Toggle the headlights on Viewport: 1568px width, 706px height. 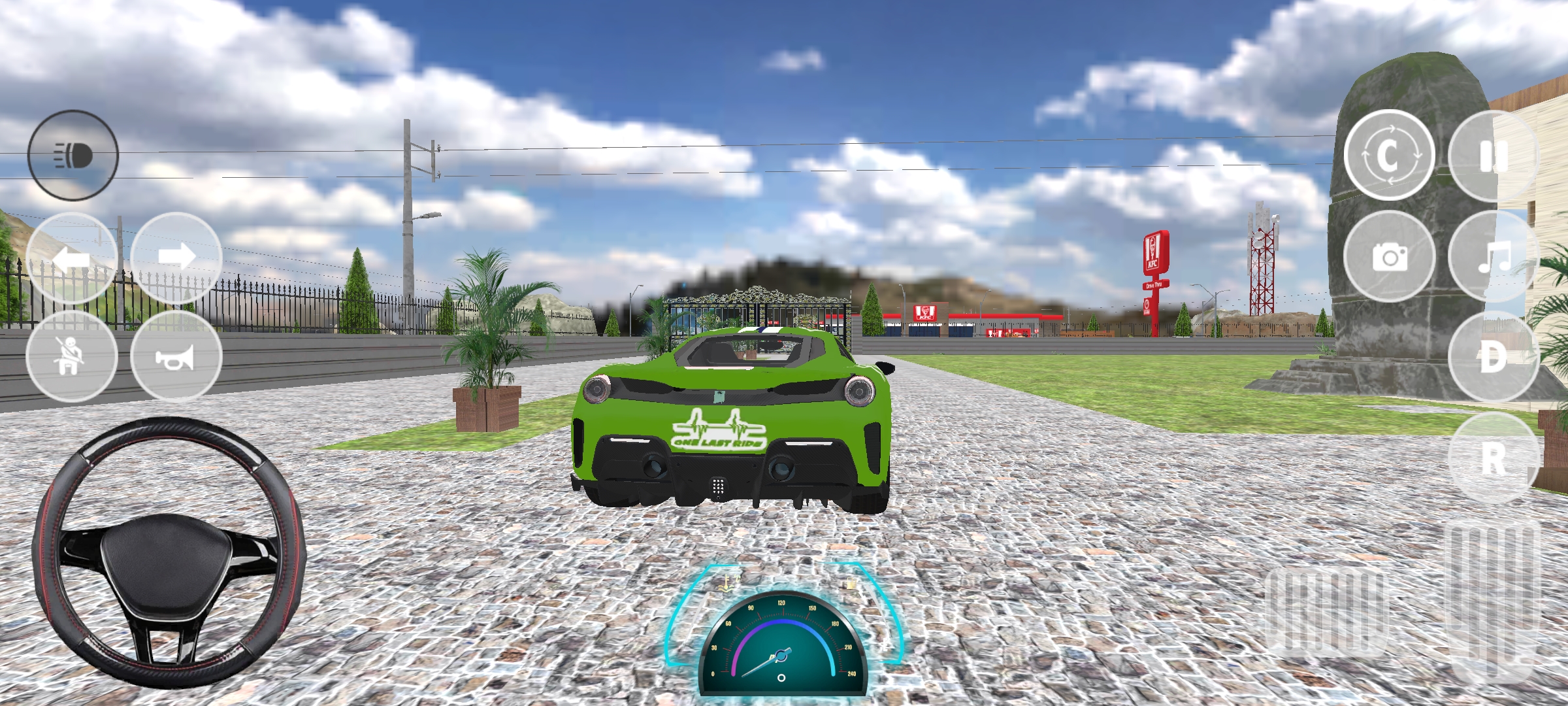pos(74,157)
